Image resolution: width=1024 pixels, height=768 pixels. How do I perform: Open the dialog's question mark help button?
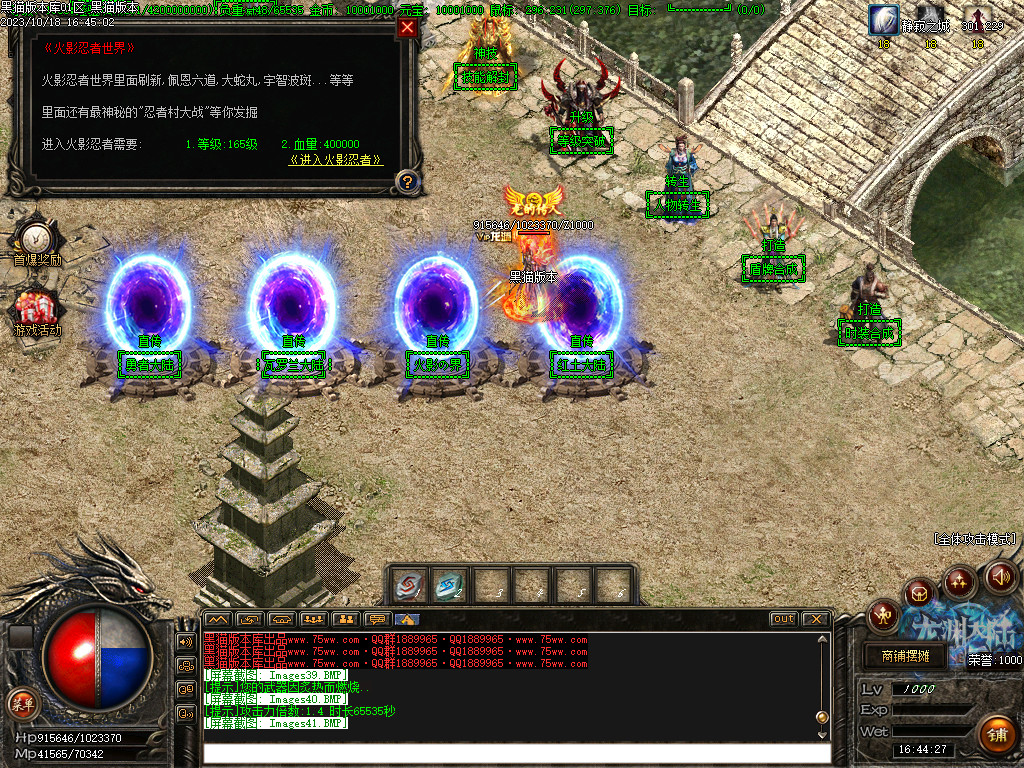(x=406, y=181)
